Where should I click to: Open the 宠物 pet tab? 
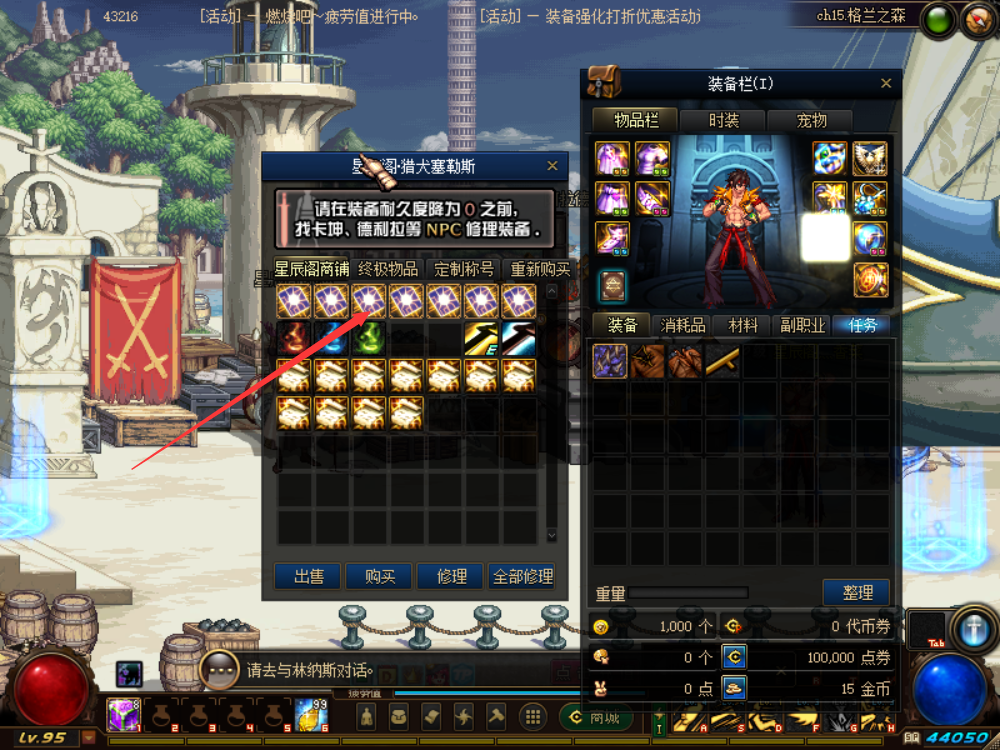[811, 120]
